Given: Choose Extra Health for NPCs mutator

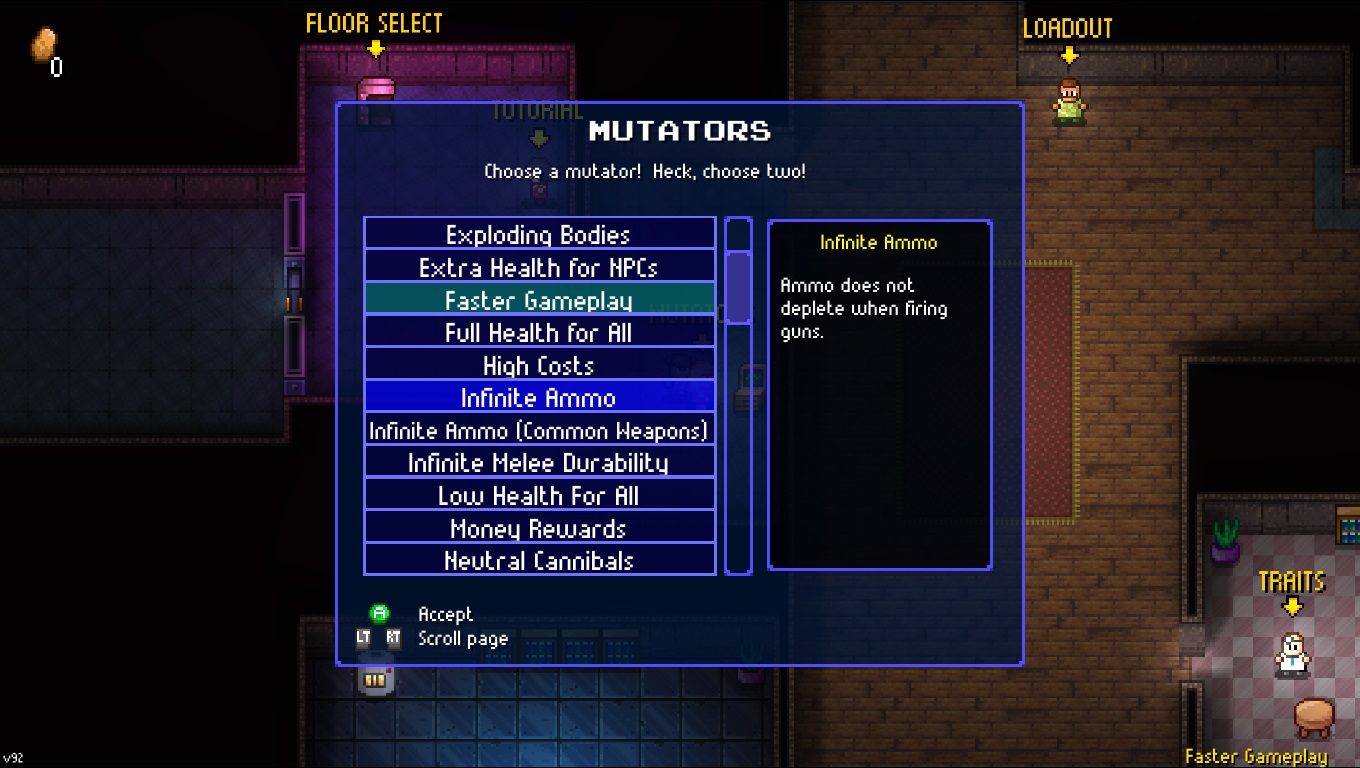Looking at the screenshot, I should click(x=539, y=267).
